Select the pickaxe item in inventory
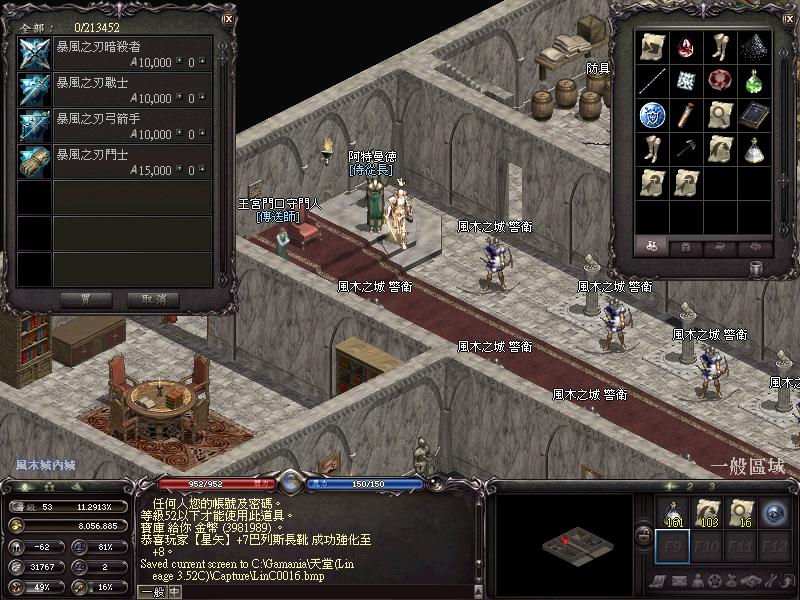Viewport: 800px width, 600px height. (686, 149)
